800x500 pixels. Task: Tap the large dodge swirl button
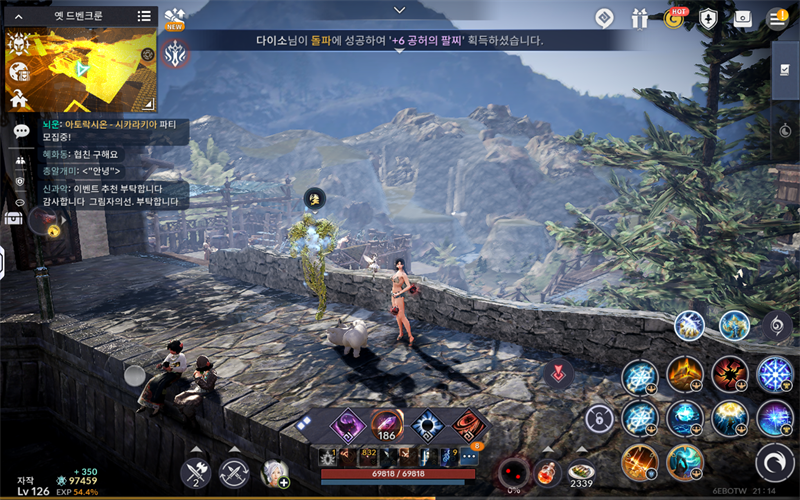774,461
